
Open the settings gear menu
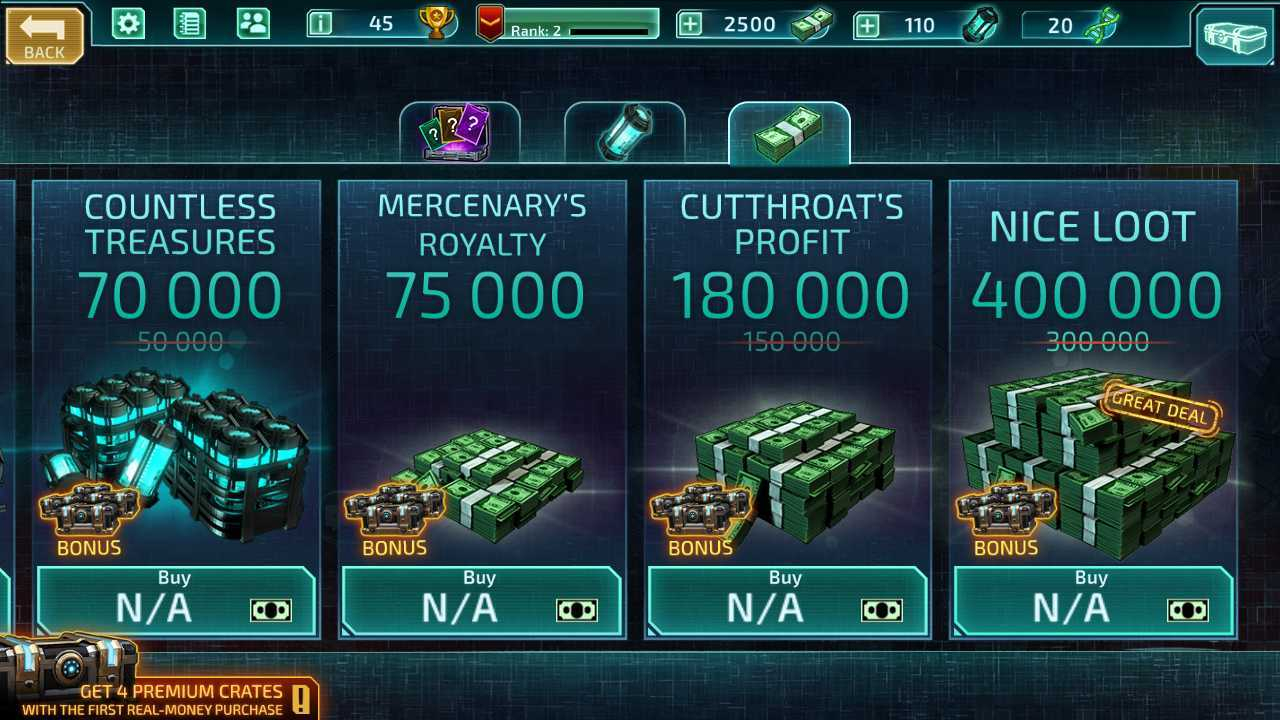[128, 23]
